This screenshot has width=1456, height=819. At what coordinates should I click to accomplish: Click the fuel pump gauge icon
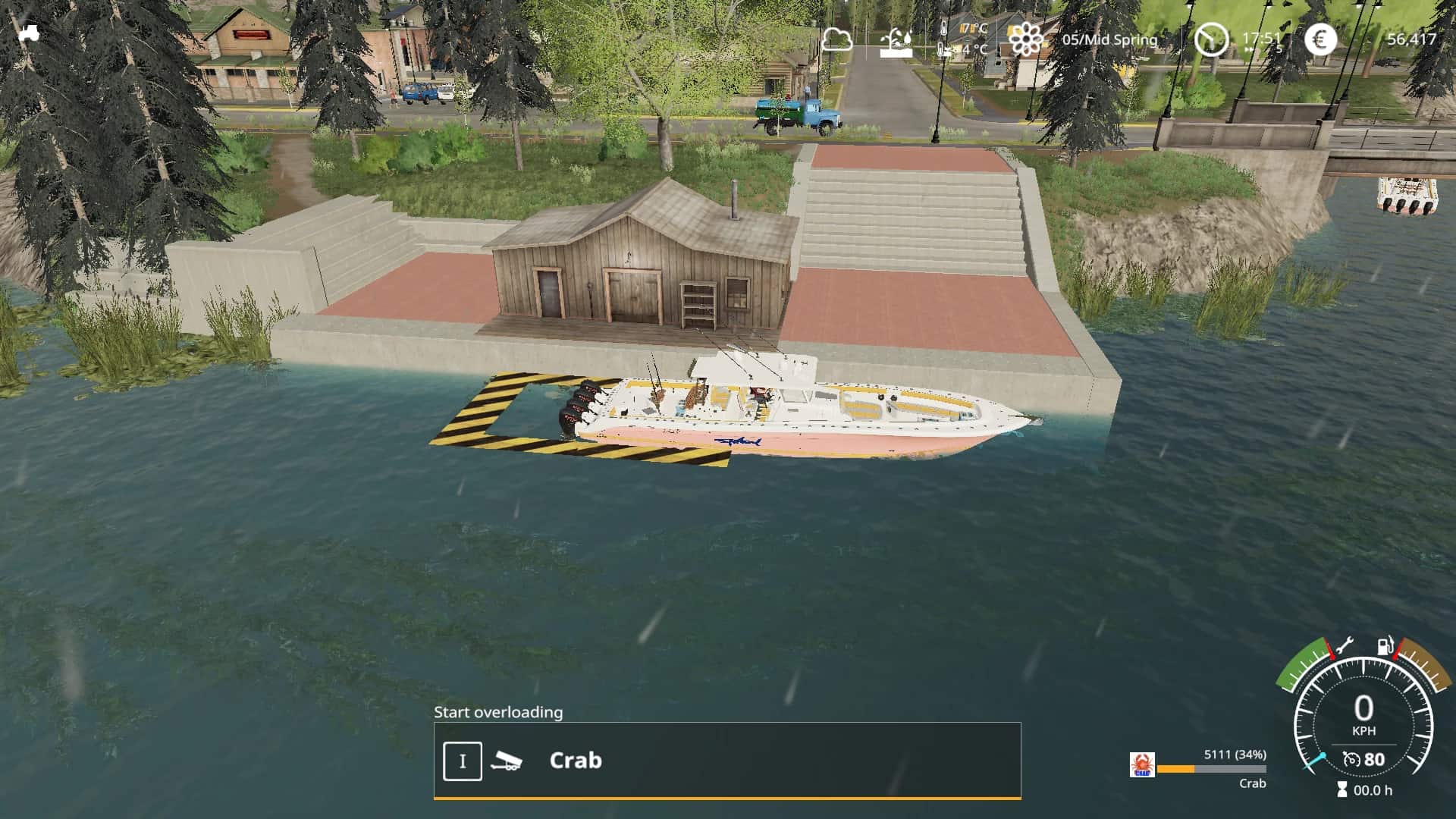tap(1385, 647)
